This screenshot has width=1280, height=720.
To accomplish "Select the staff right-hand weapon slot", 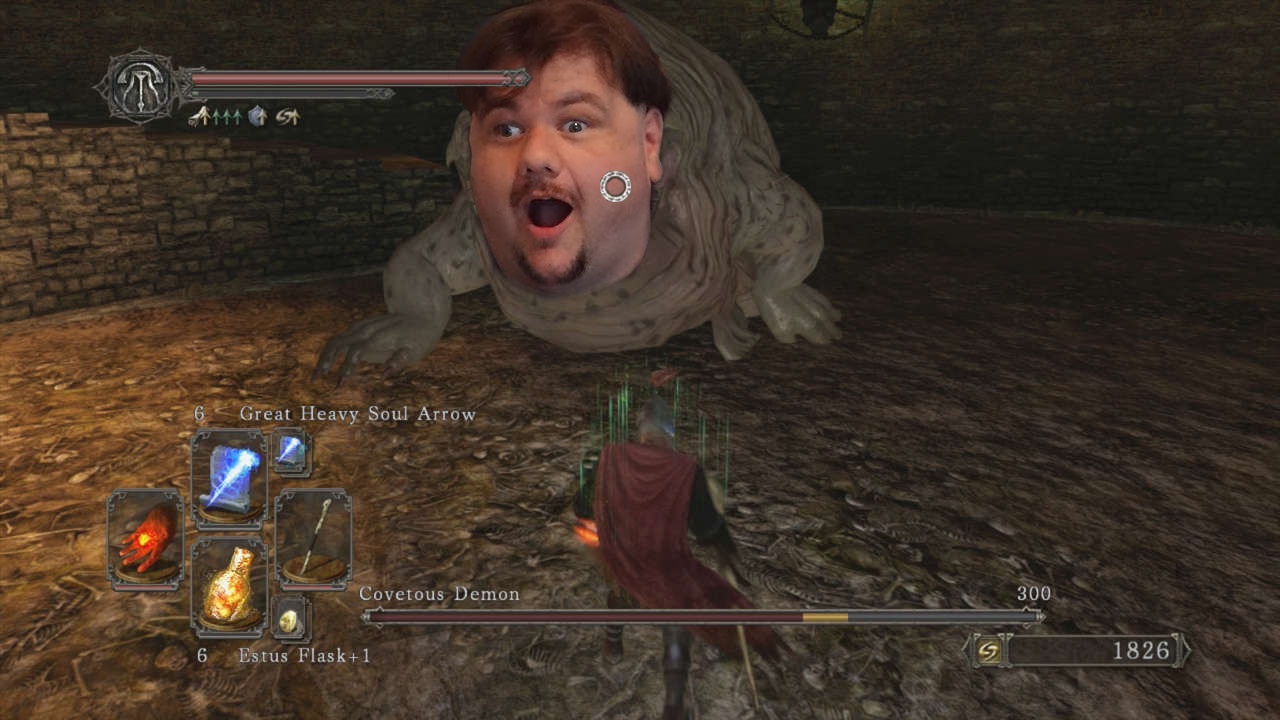I will click(x=313, y=538).
